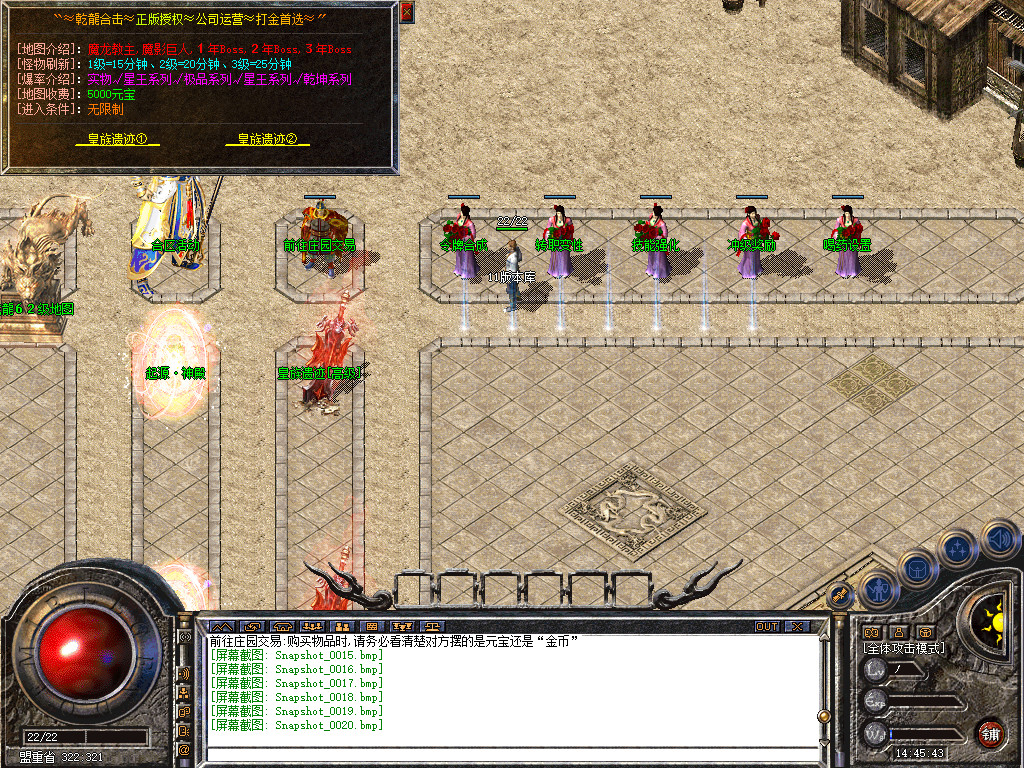1024x768 pixels.
Task: Click the @ icon left of chat
Action: coord(185,749)
